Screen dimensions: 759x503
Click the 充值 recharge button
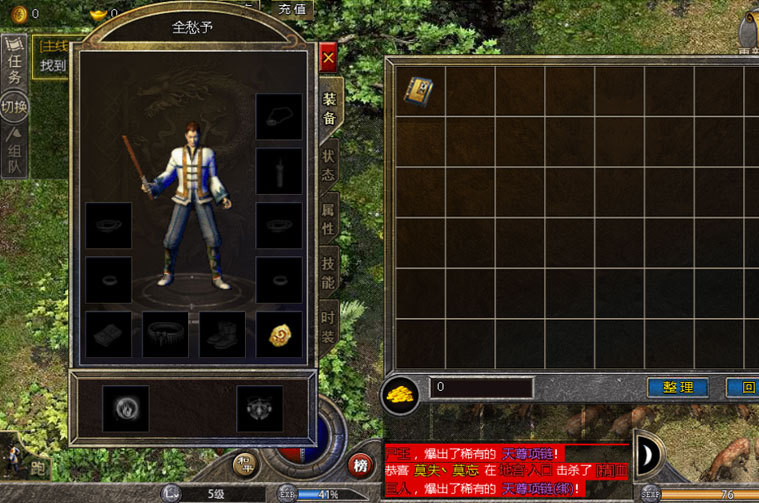pos(288,8)
